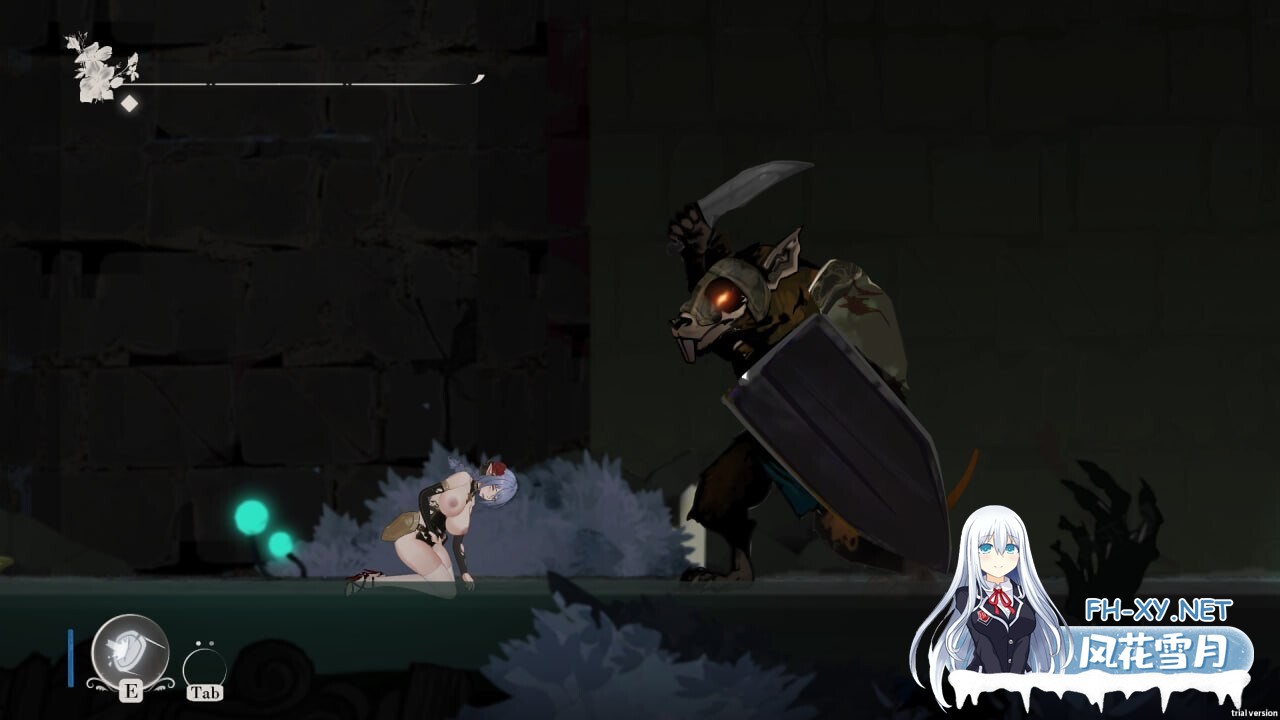Screen dimensions: 1280x720
Task: Click the blue vertical bar at bottom left
Action: pos(70,658)
